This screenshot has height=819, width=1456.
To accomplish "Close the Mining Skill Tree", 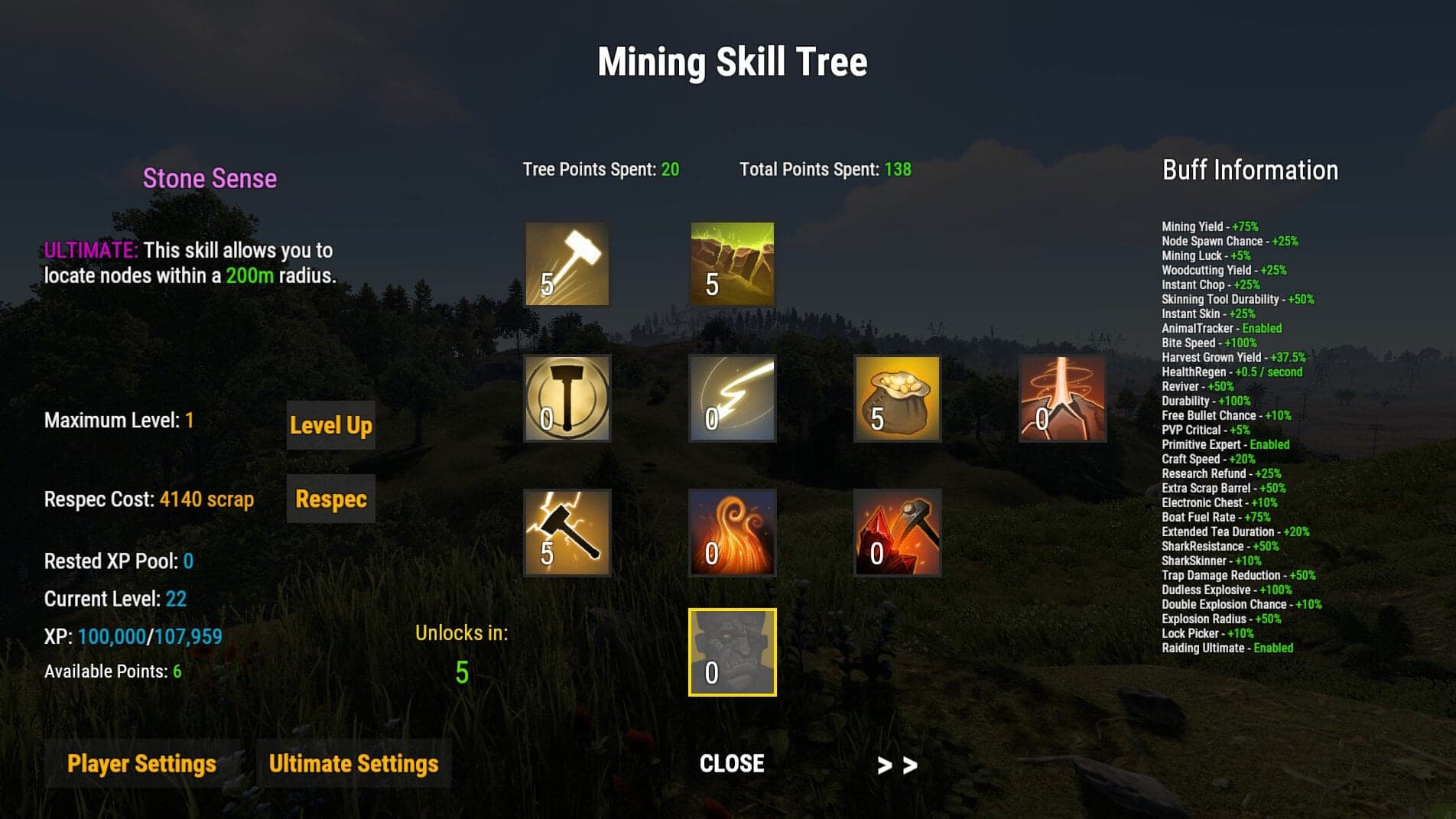I will tap(731, 763).
